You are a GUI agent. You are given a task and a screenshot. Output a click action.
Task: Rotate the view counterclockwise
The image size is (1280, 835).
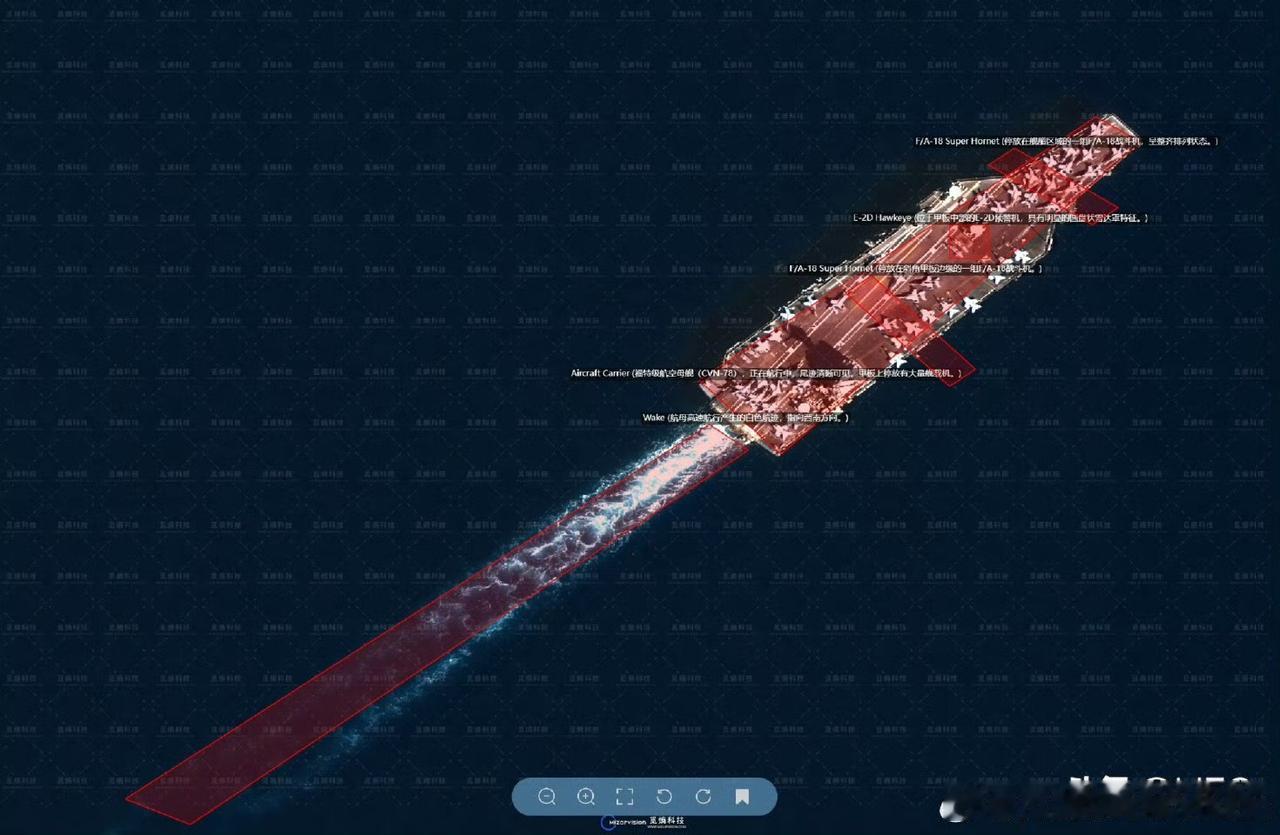pos(665,797)
